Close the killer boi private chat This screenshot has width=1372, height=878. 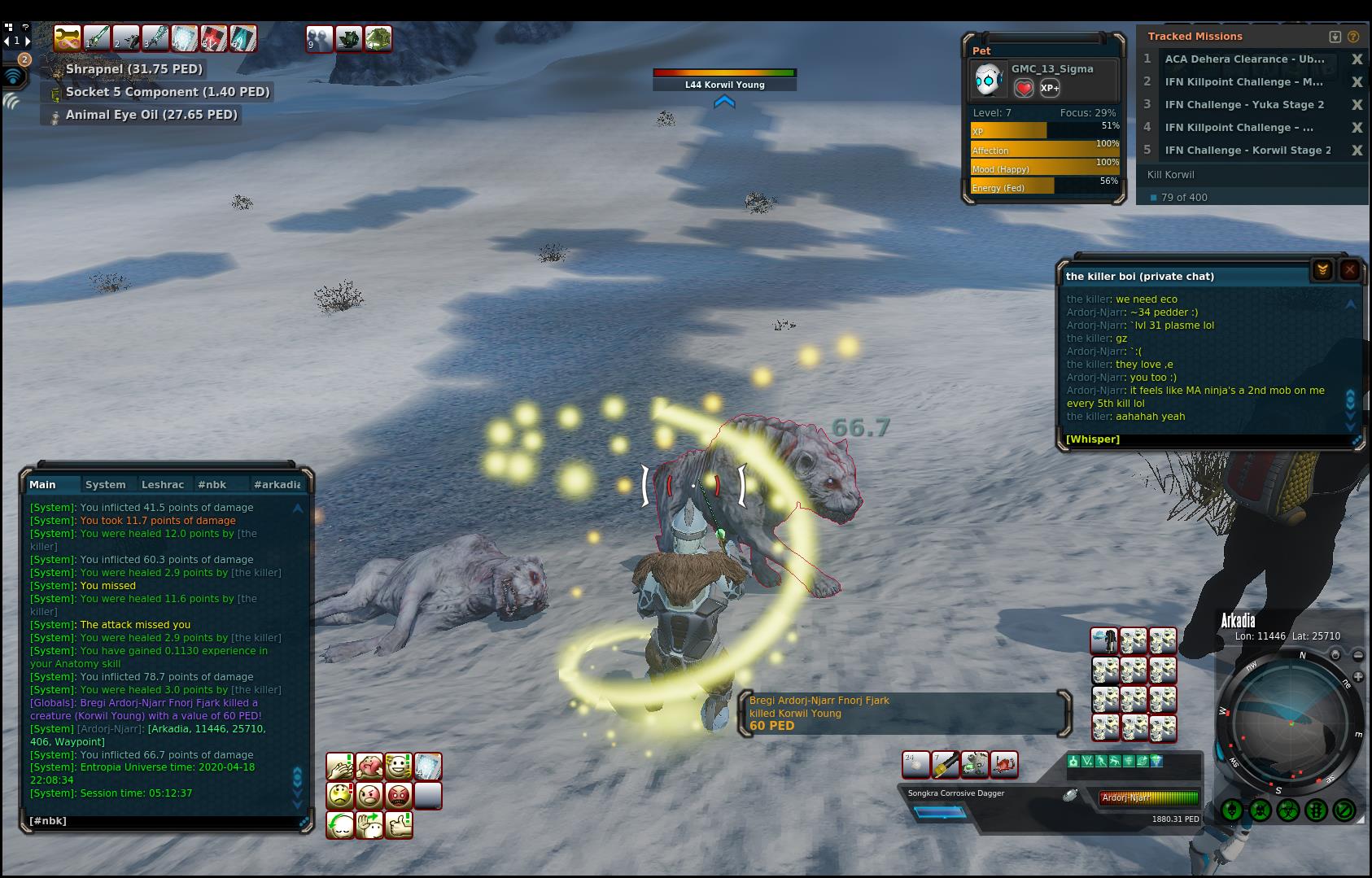[1349, 270]
